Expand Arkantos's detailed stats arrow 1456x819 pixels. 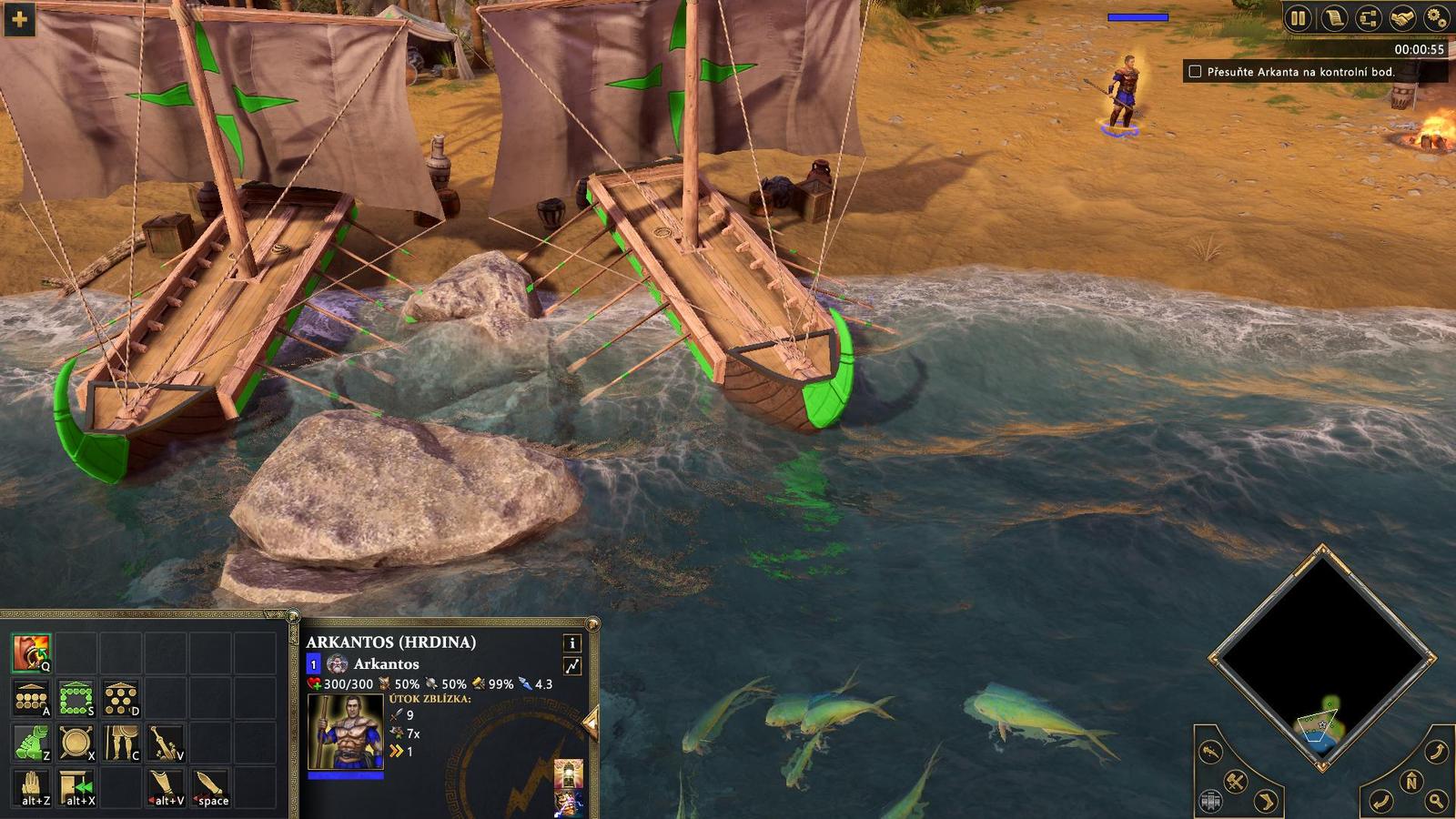point(571,665)
